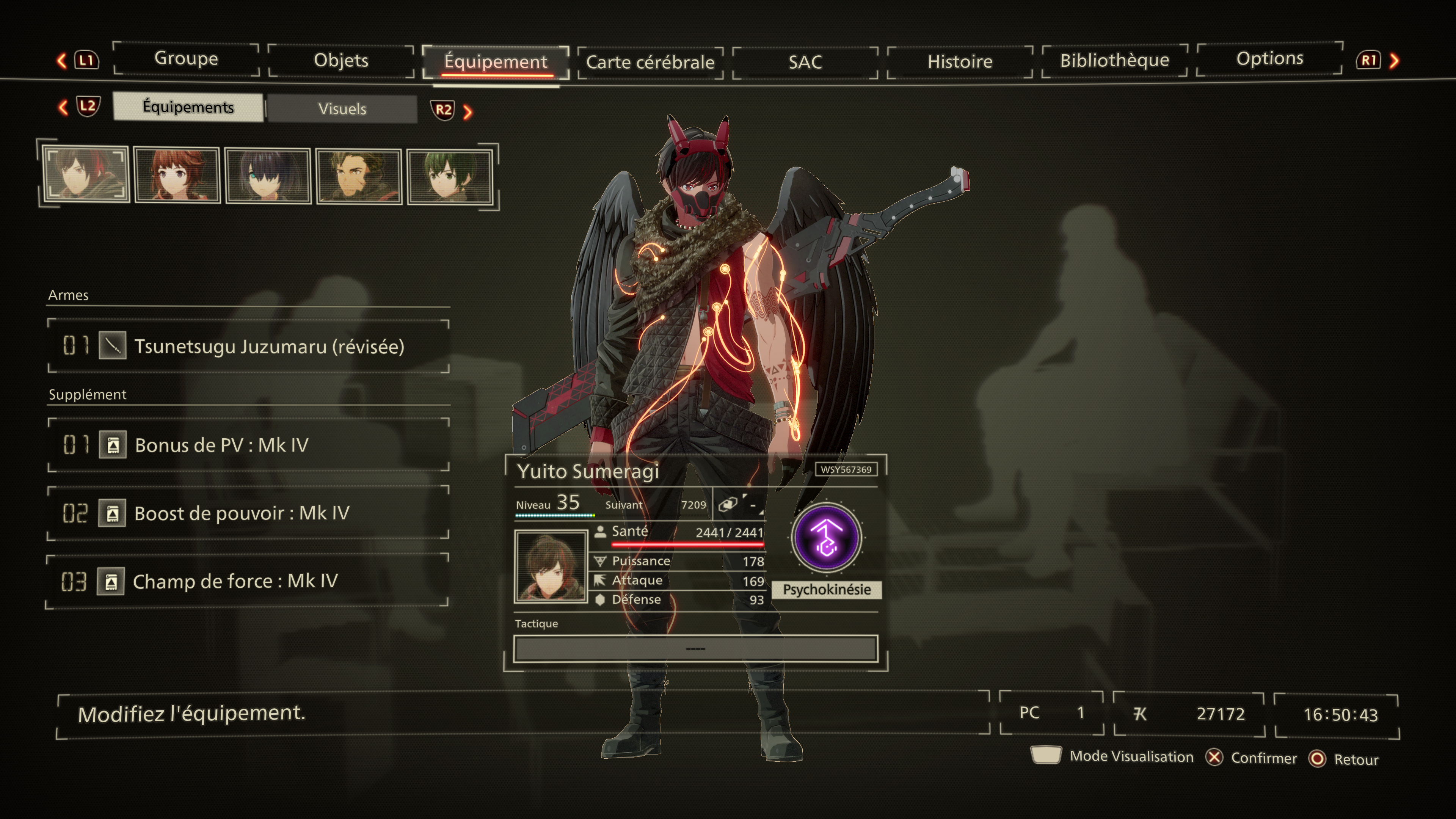Go to the SAC tab
The image size is (1456, 819).
(805, 61)
